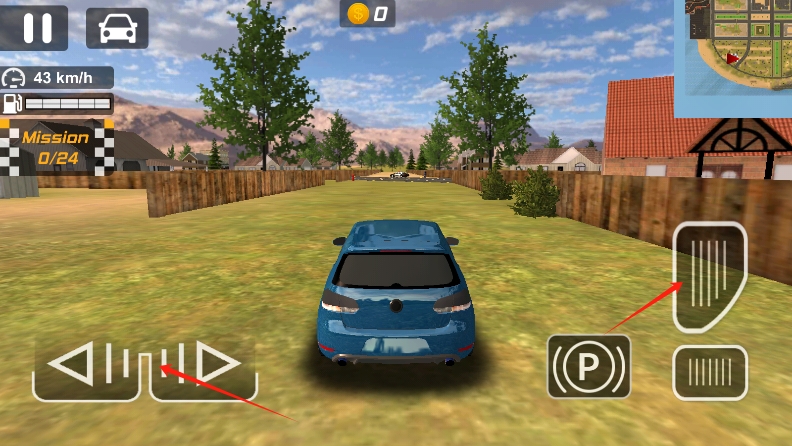This screenshot has width=792, height=446.
Task: Pause the game
Action: tap(38, 28)
